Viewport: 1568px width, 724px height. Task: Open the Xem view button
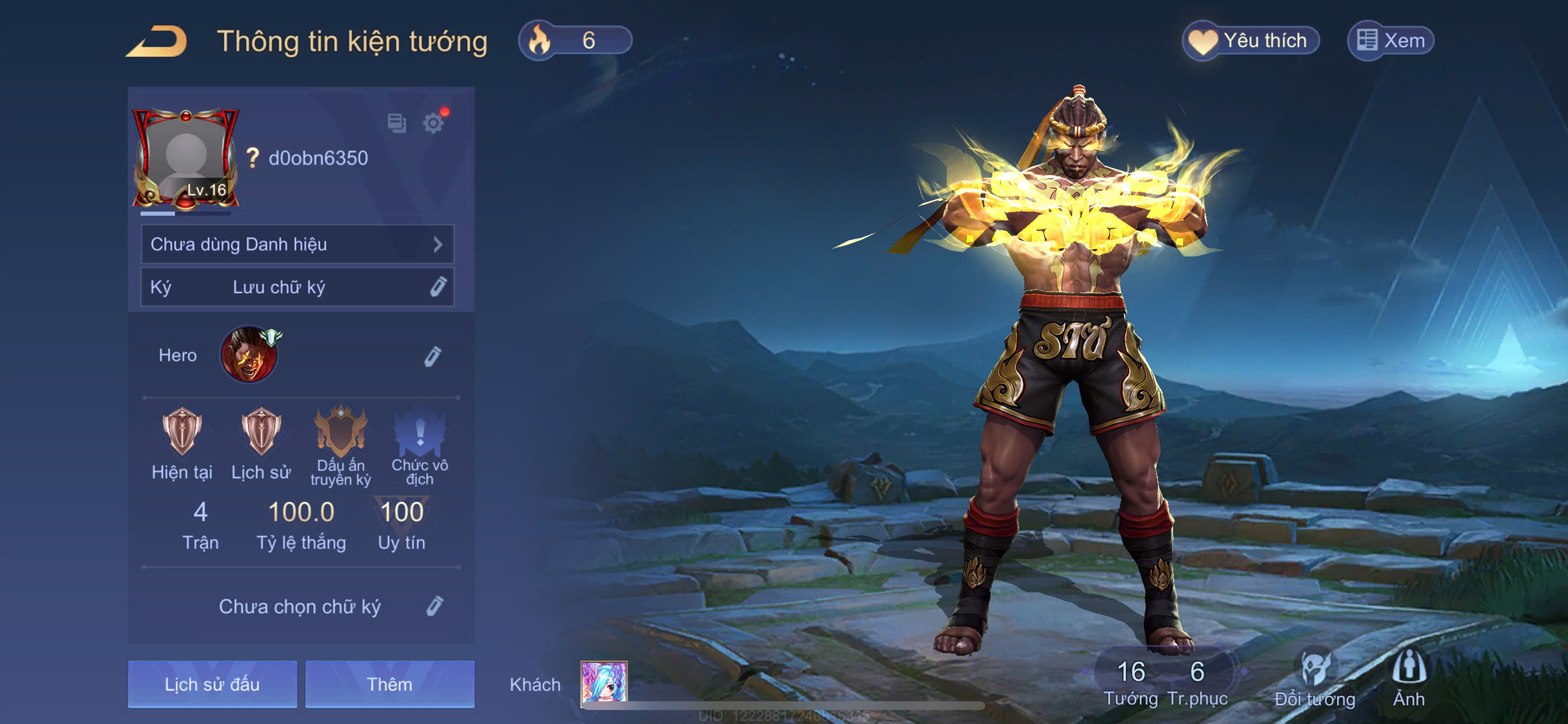(x=1391, y=41)
